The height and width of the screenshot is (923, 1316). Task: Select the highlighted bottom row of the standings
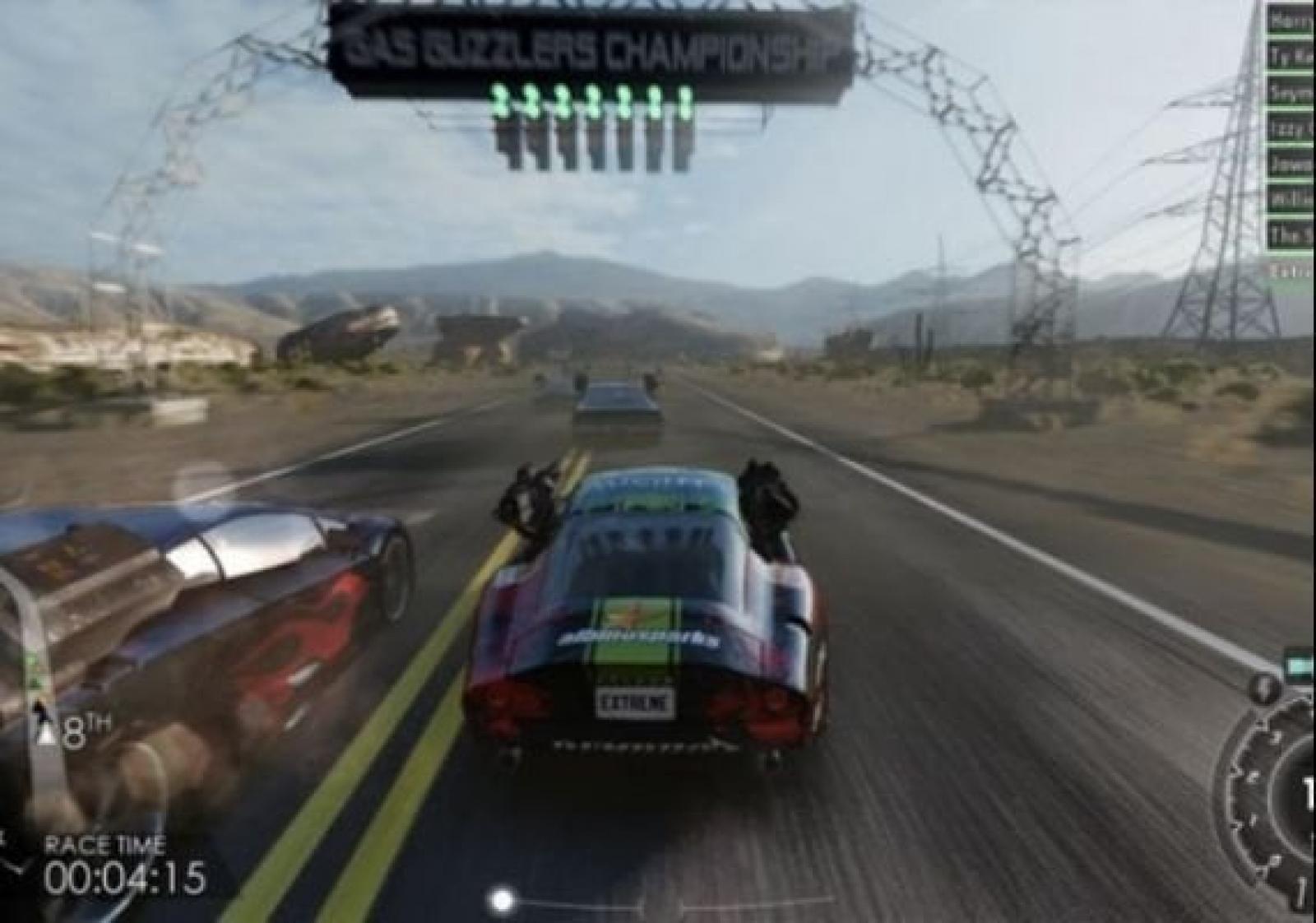[x=1291, y=270]
